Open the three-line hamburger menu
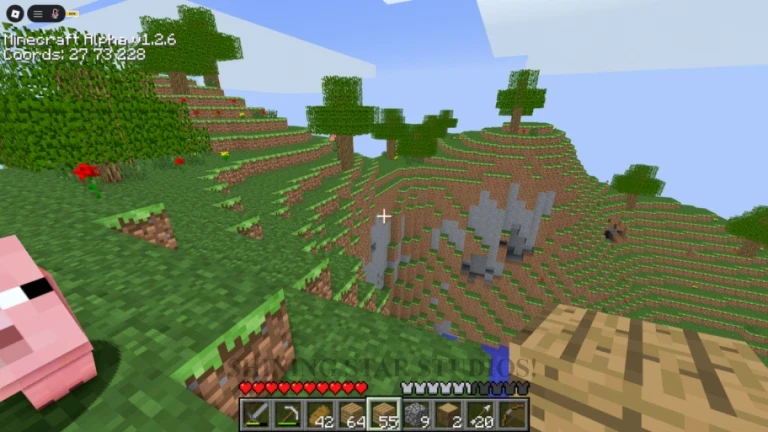This screenshot has height=432, width=768. click(x=37, y=14)
